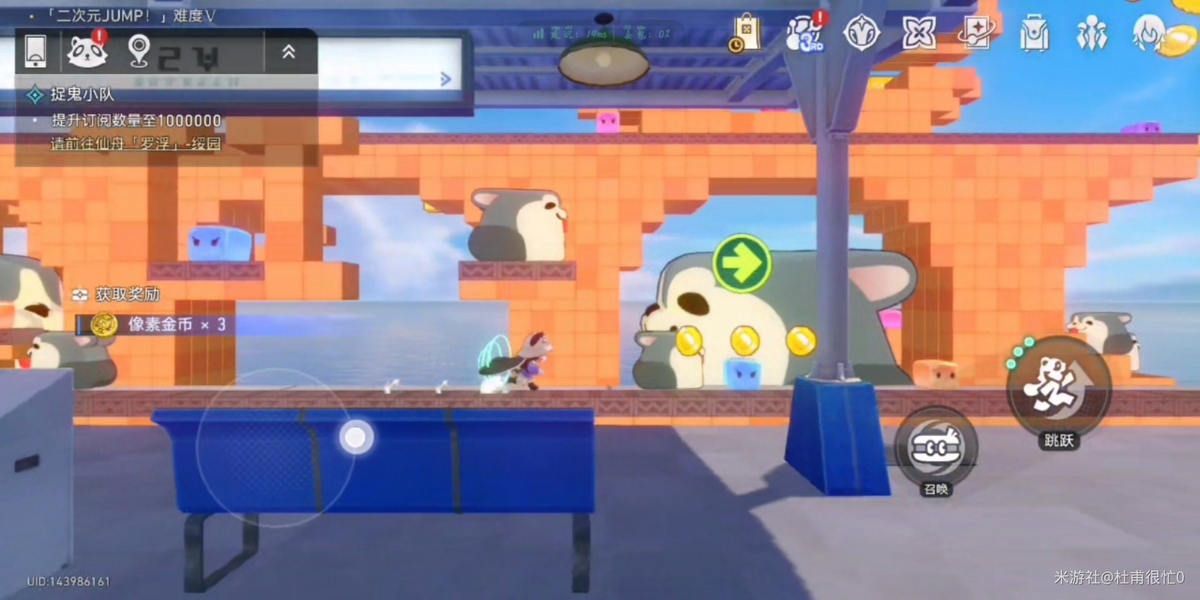The image size is (1200, 600).
Task: Collapse the panel with the double-chevron arrow
Action: (x=289, y=51)
